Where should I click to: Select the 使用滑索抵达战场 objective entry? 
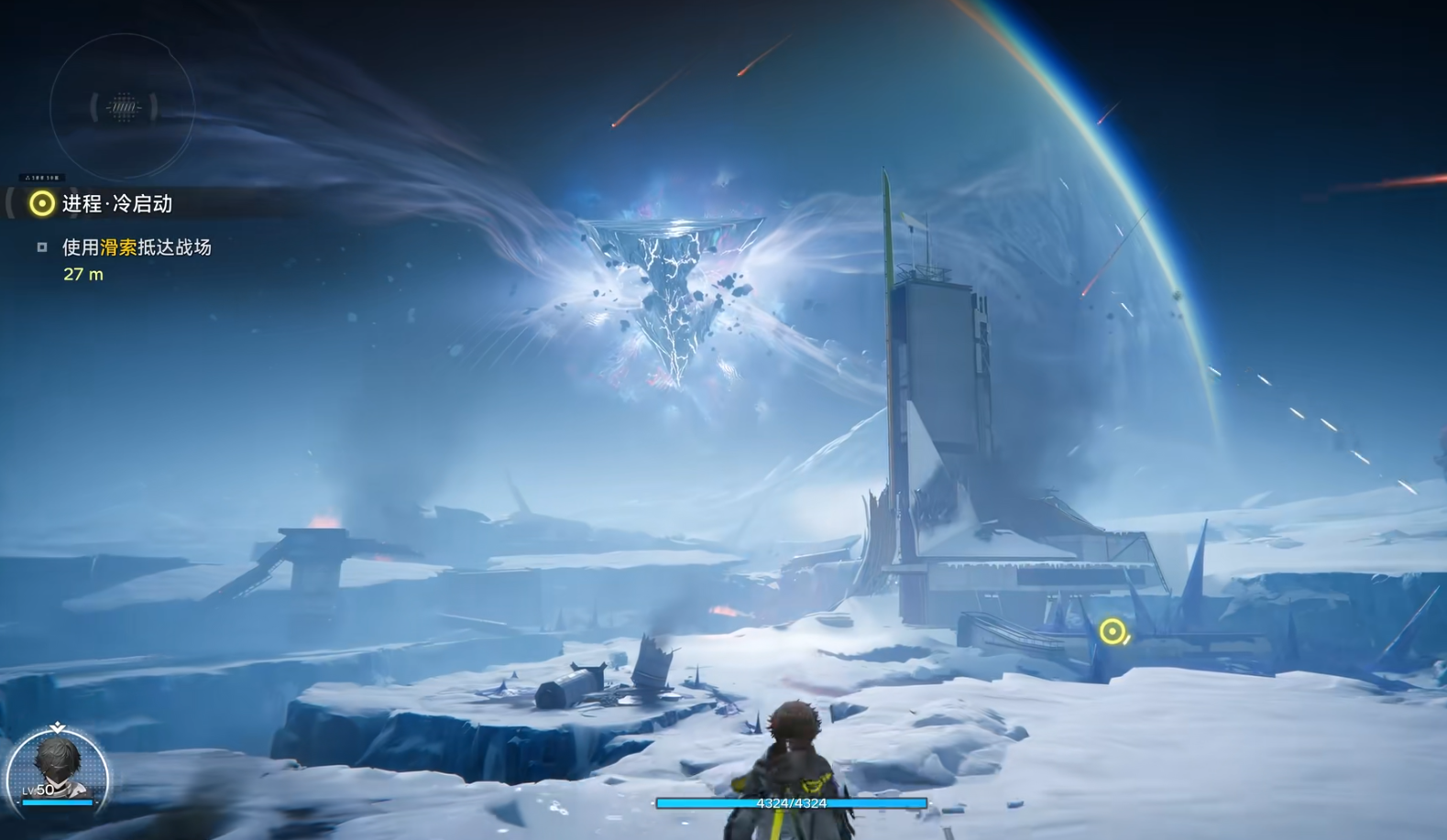[137, 247]
